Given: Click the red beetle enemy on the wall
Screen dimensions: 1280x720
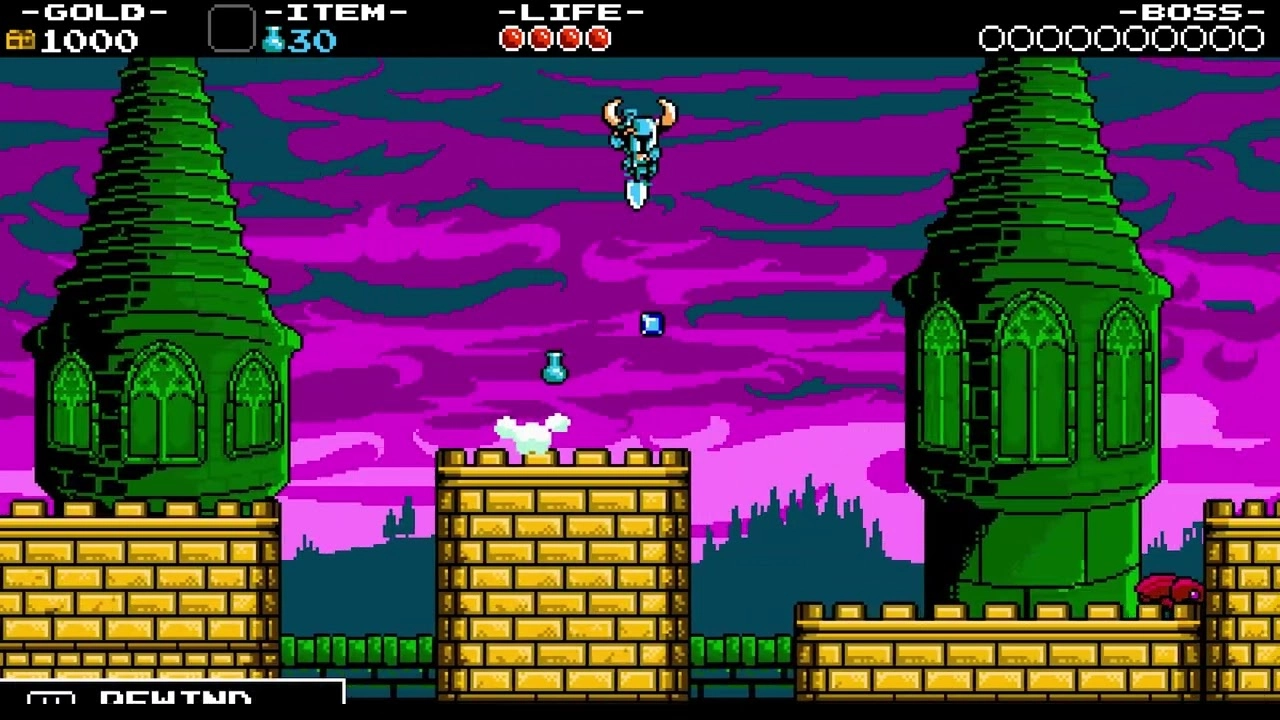Looking at the screenshot, I should coord(1172,589).
